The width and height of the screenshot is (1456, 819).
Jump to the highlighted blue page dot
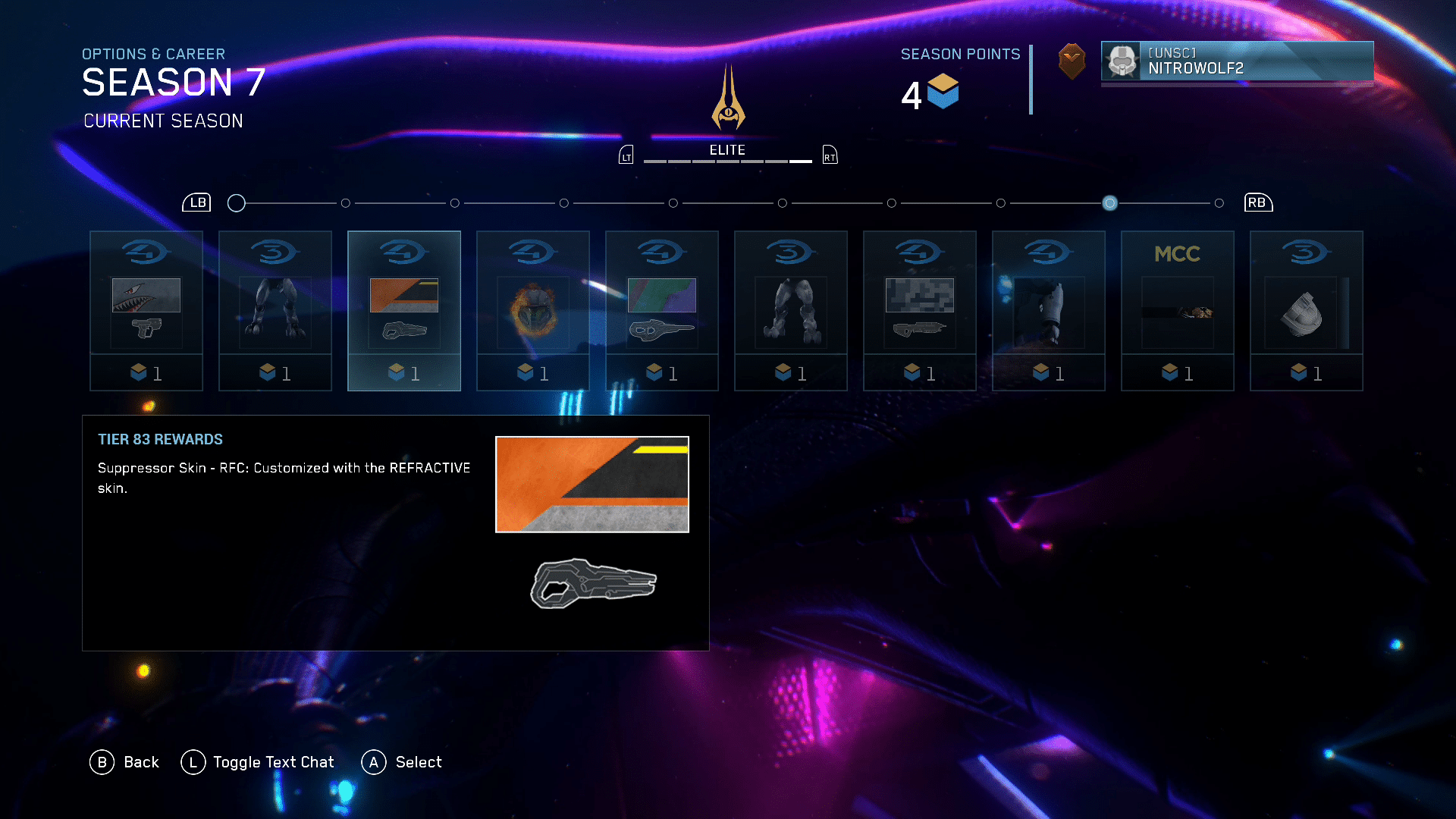[x=1109, y=203]
